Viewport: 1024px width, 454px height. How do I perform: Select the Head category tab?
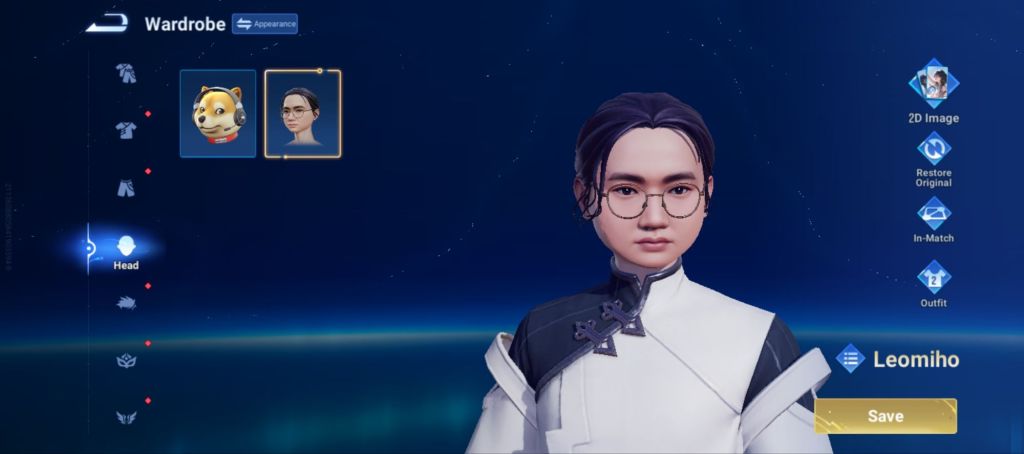click(126, 249)
